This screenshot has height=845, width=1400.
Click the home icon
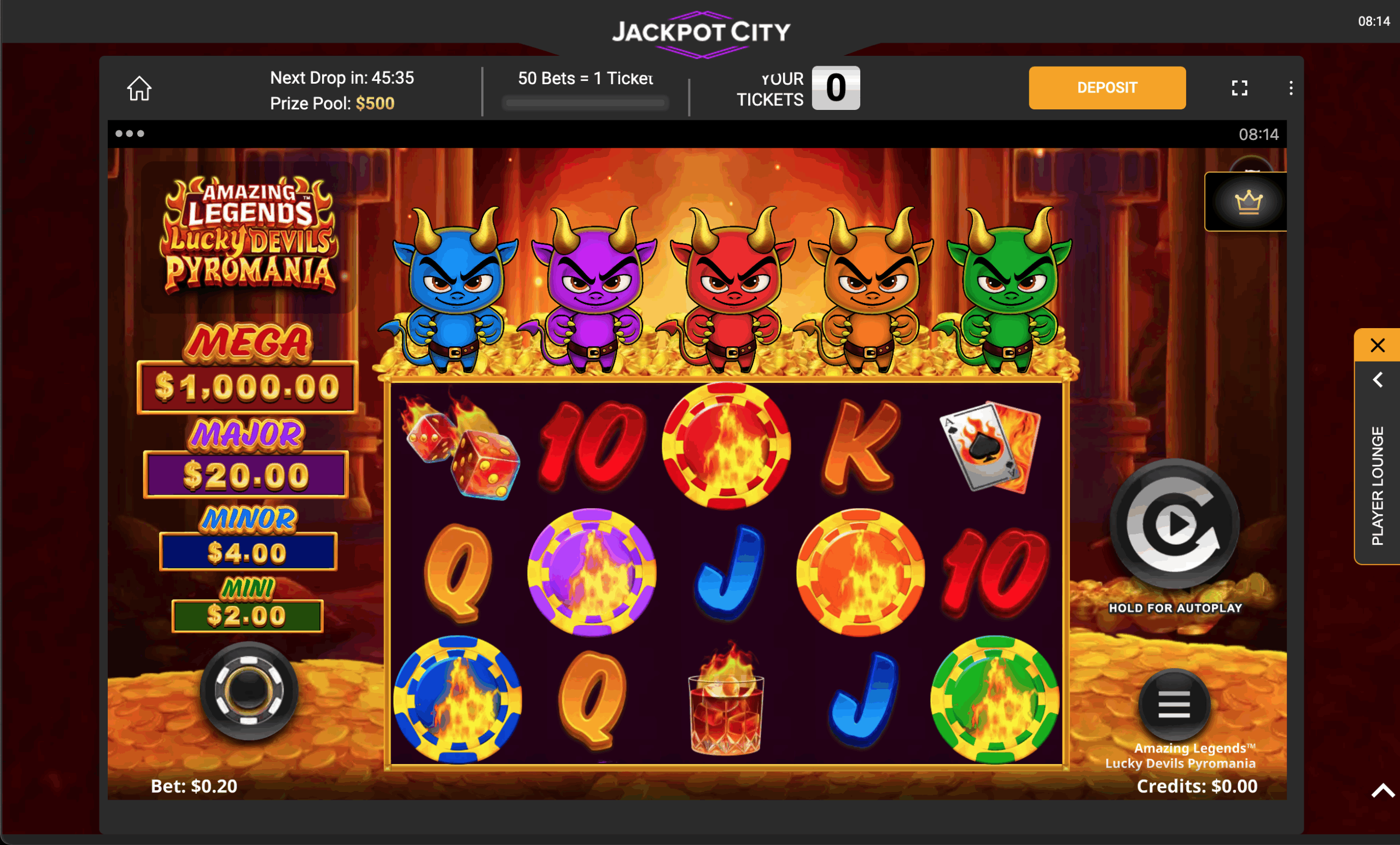[x=140, y=88]
